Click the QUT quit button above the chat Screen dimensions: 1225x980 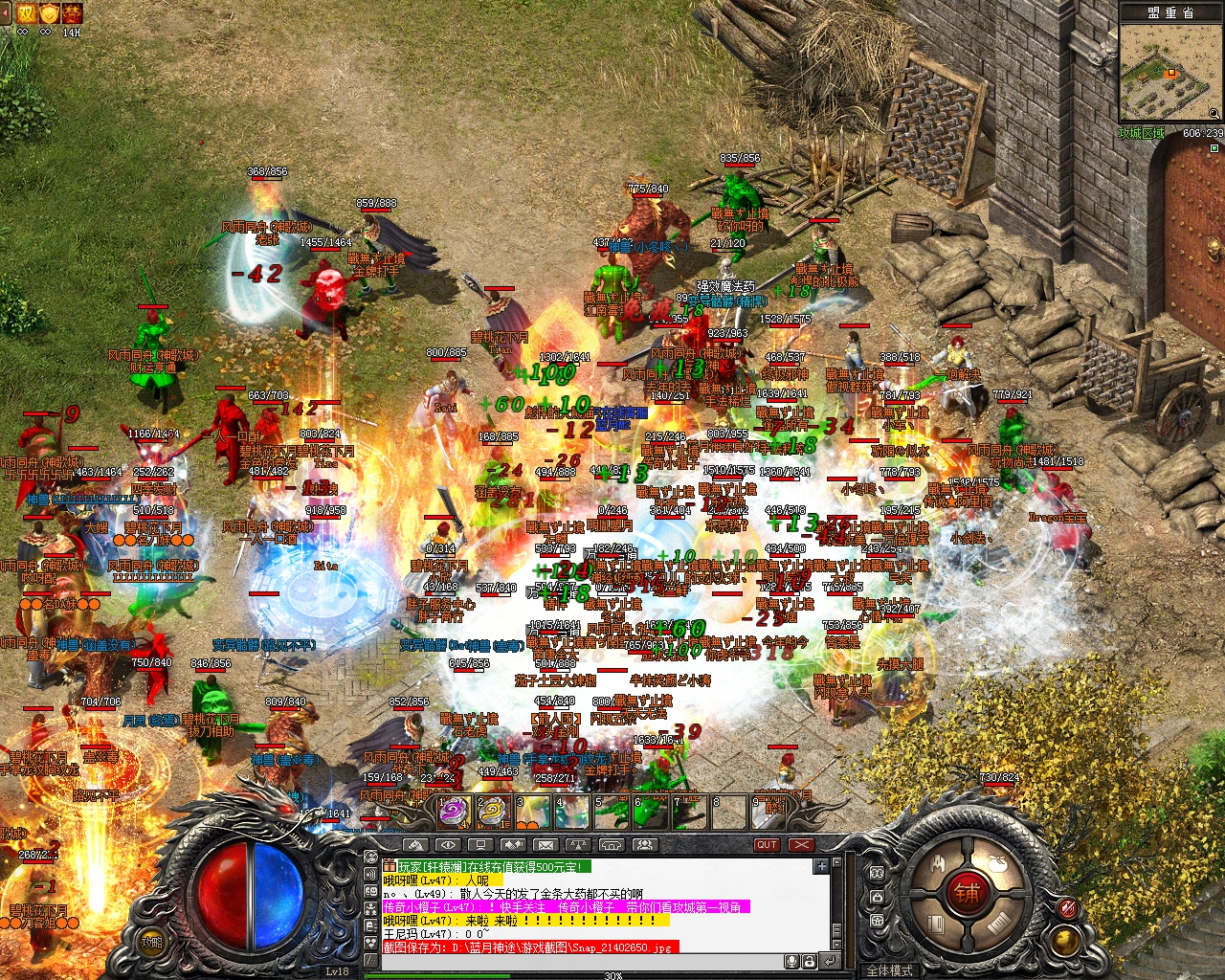click(x=767, y=845)
